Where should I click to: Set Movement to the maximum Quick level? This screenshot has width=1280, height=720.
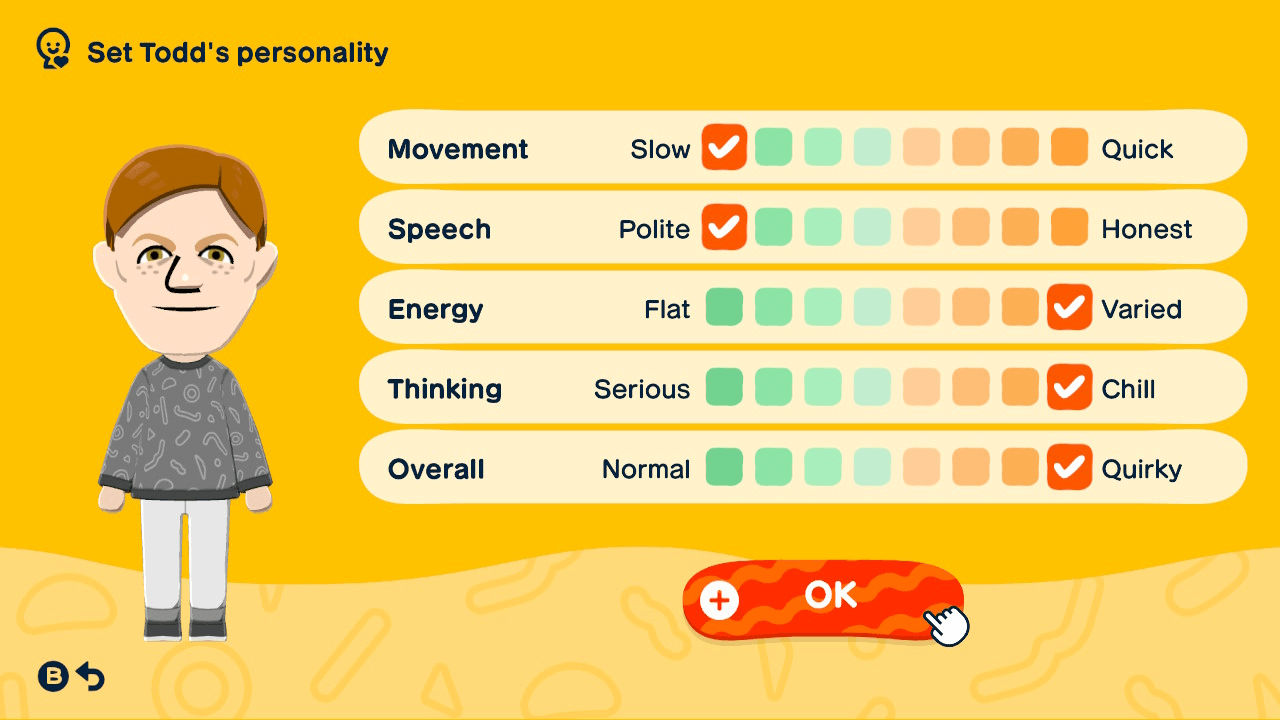pos(1069,148)
